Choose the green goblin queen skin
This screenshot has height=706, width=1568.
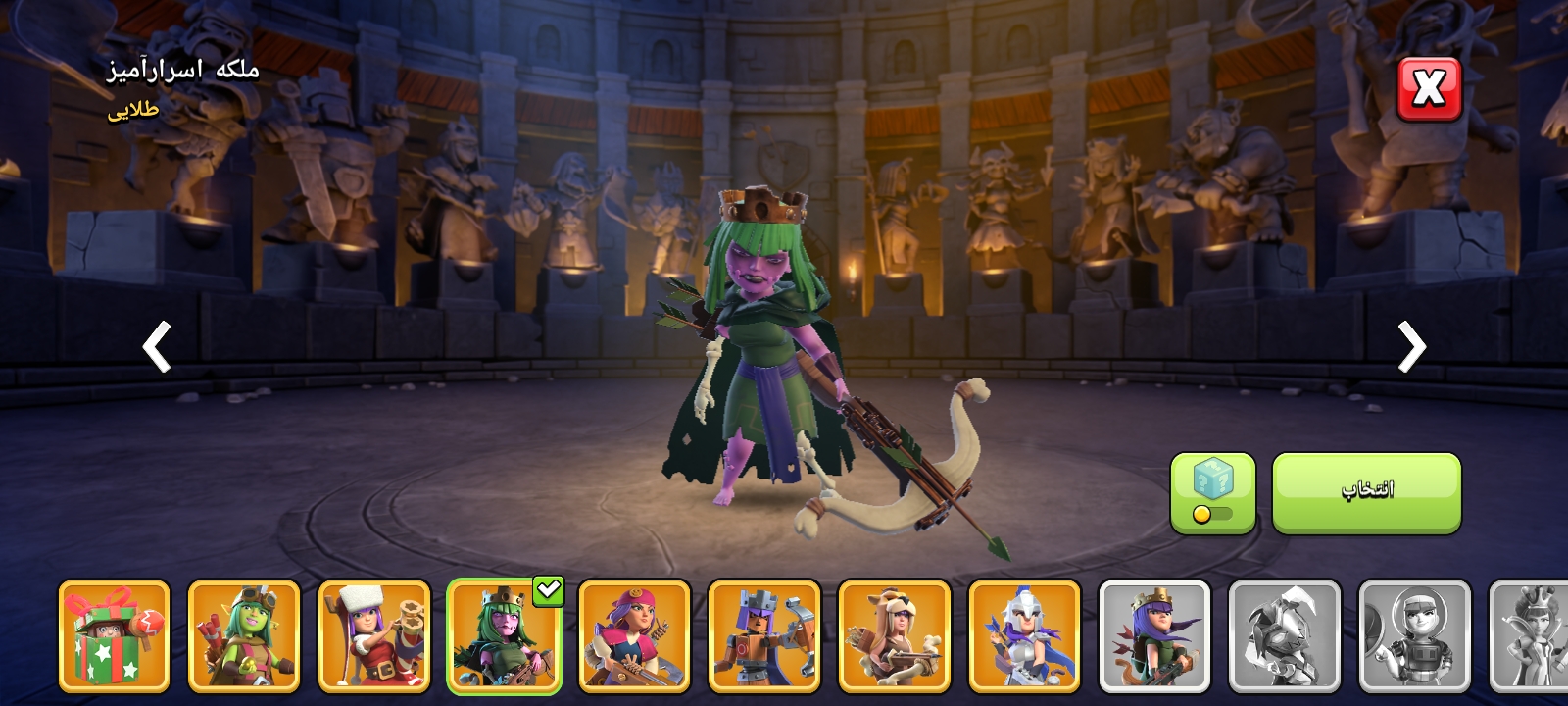[244, 635]
